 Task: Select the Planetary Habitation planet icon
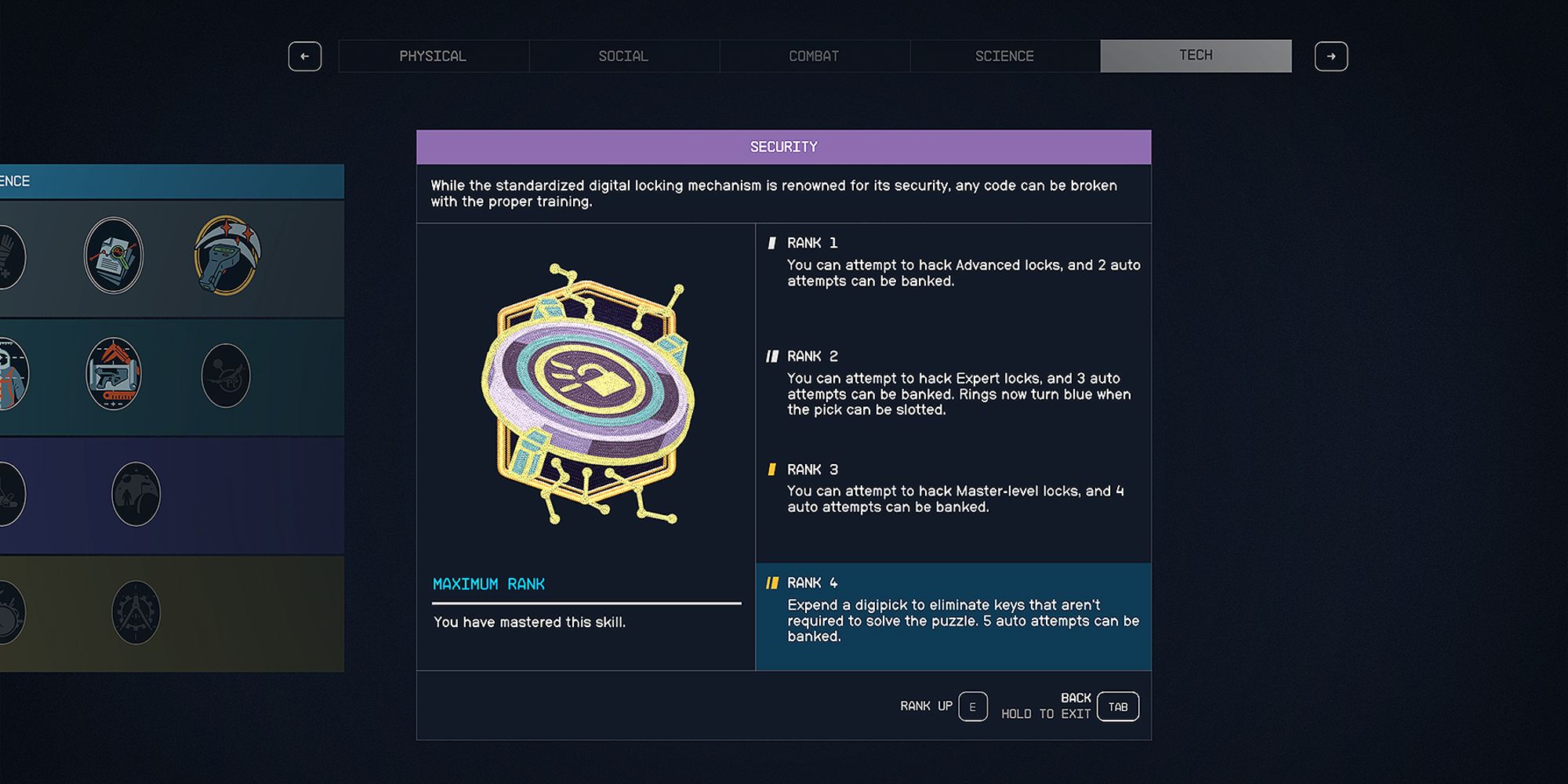135,494
